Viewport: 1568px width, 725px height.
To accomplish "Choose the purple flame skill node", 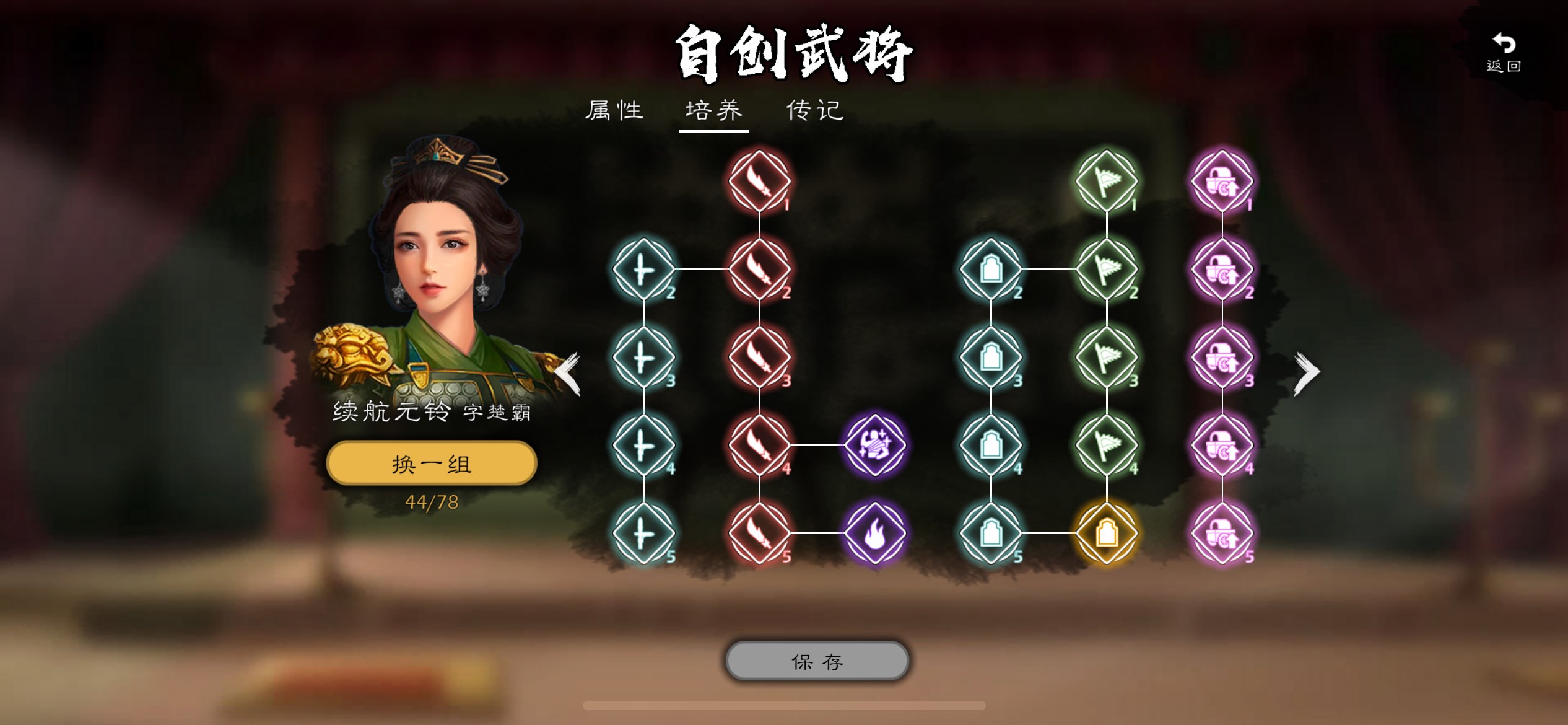I will pyautogui.click(x=875, y=534).
